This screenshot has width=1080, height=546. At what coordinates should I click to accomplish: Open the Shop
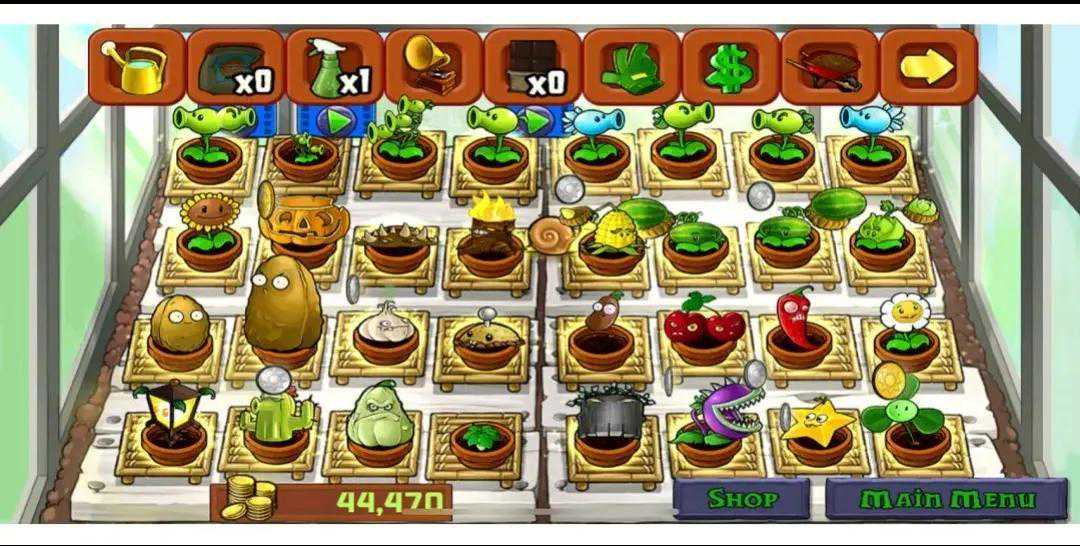tap(741, 498)
